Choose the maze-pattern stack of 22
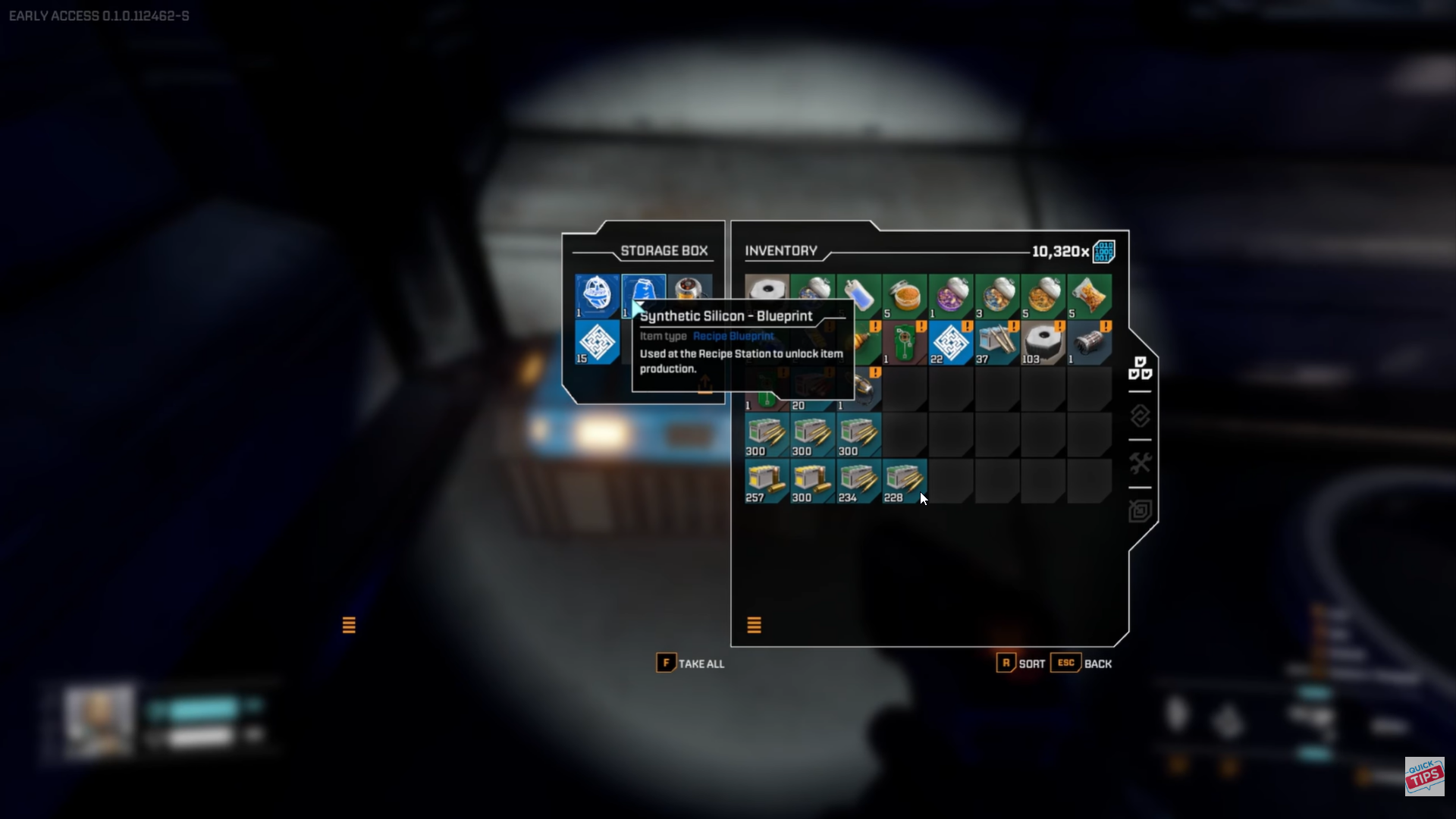The width and height of the screenshot is (1456, 819). click(951, 343)
